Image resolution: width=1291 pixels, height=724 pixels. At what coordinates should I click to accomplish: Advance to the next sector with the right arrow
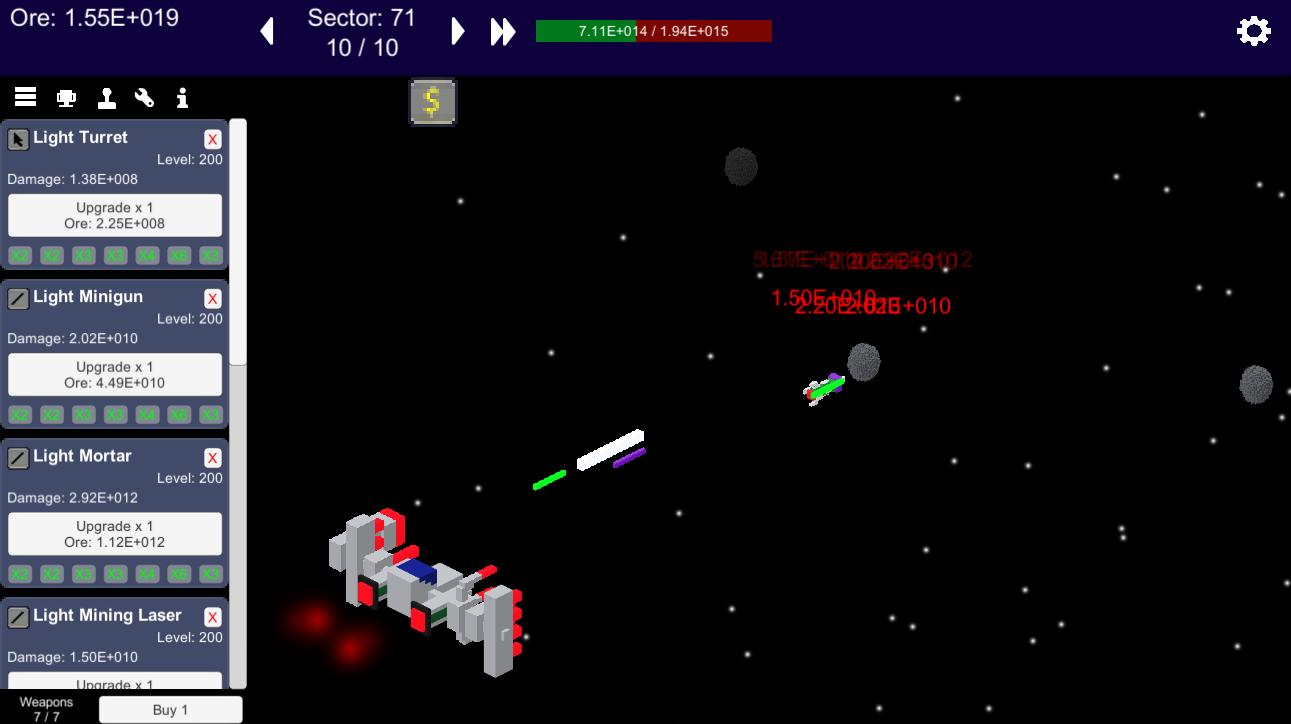click(x=458, y=31)
